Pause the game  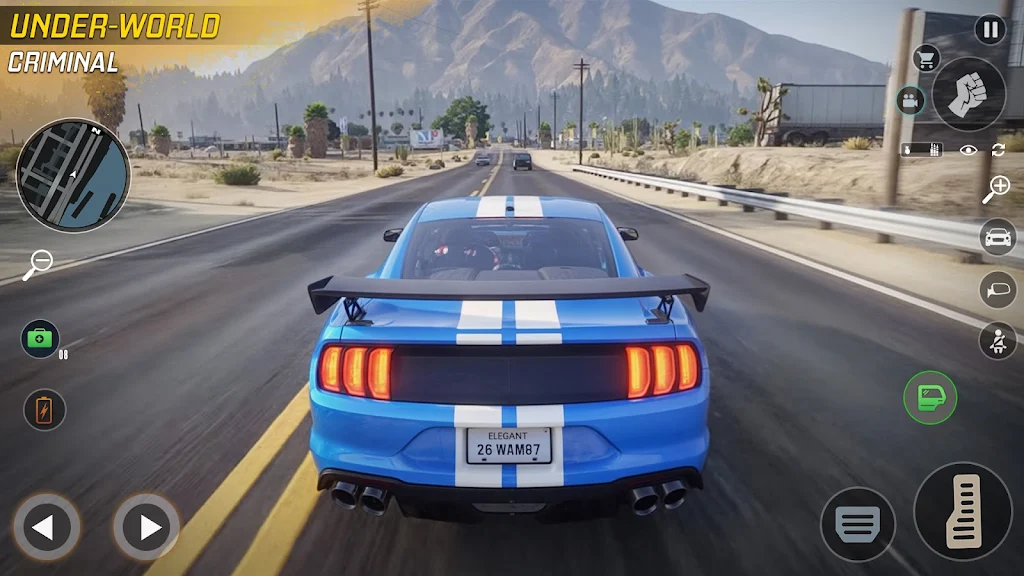click(990, 29)
